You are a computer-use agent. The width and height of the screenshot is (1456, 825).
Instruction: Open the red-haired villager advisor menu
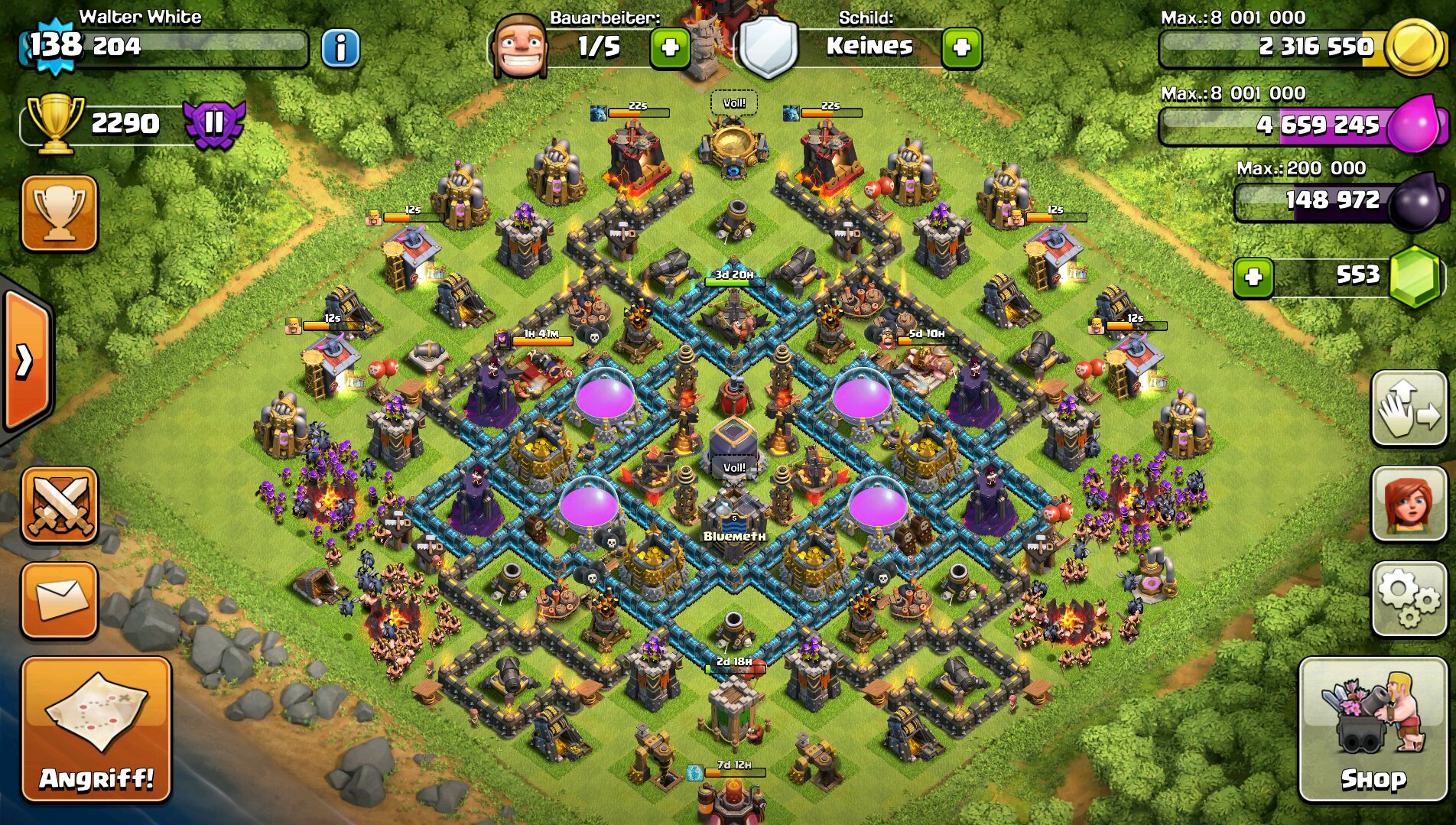[x=1408, y=504]
